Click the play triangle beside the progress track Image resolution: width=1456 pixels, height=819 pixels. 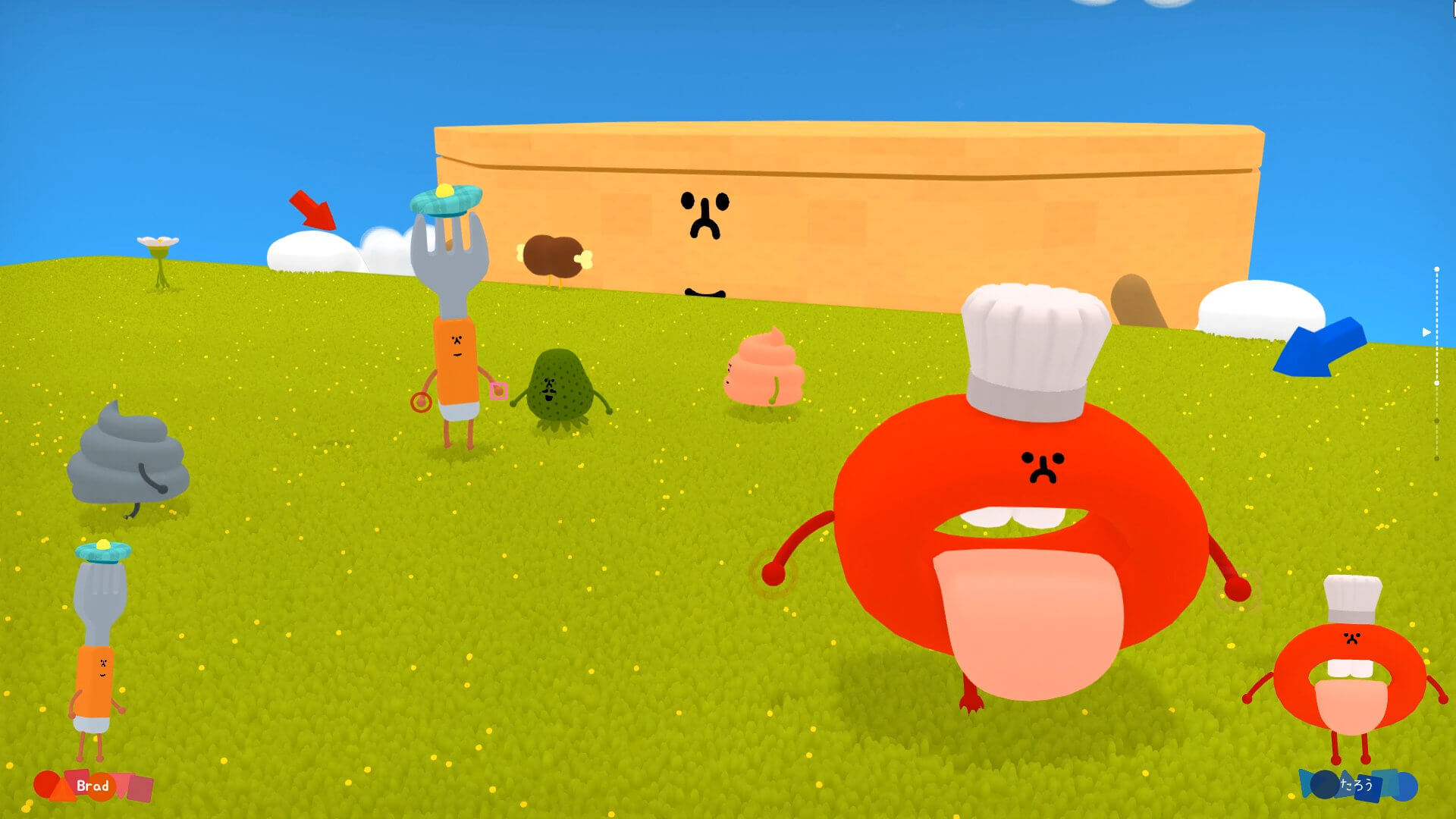(x=1426, y=332)
